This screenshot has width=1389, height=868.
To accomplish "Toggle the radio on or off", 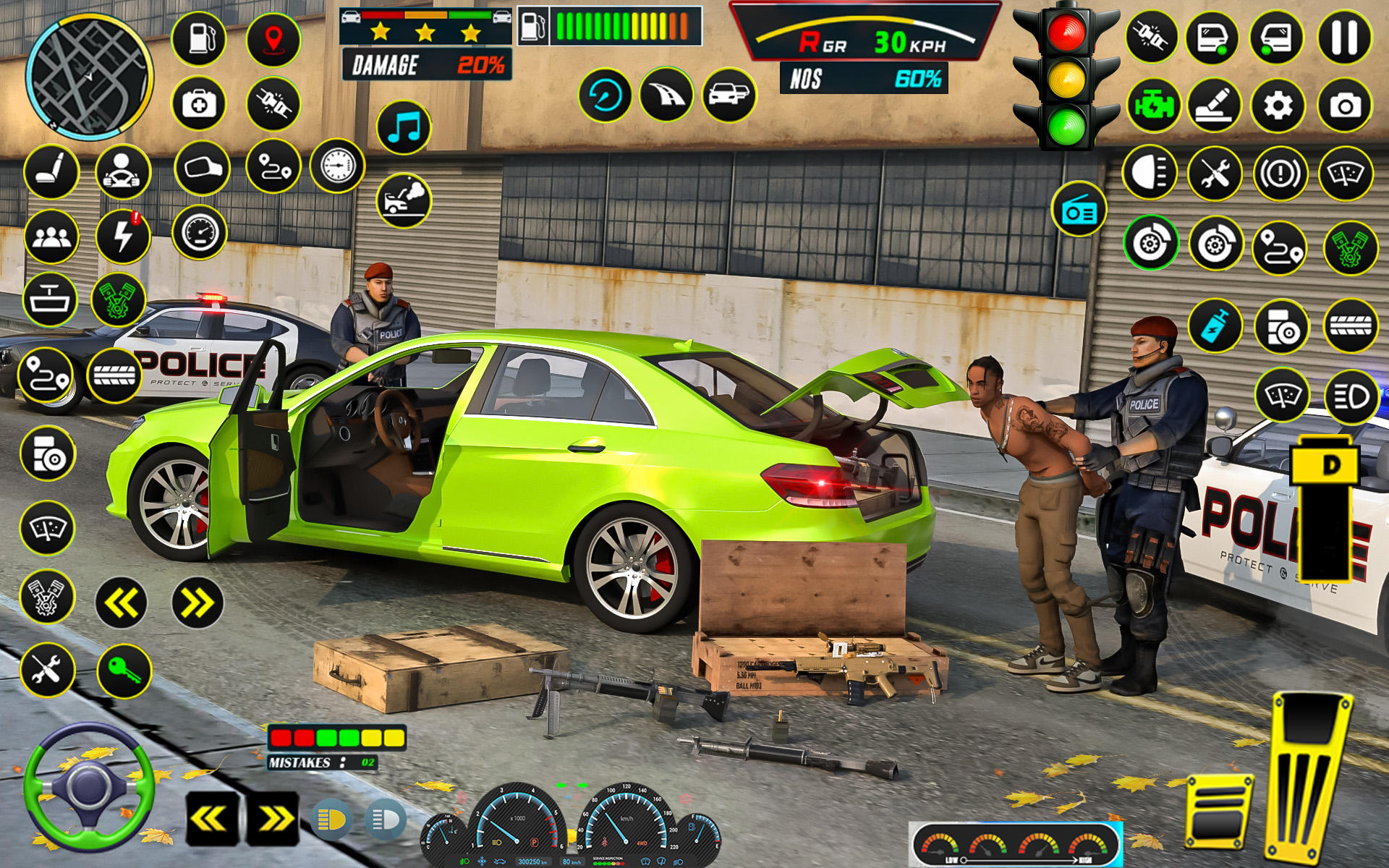I will 1078,210.
